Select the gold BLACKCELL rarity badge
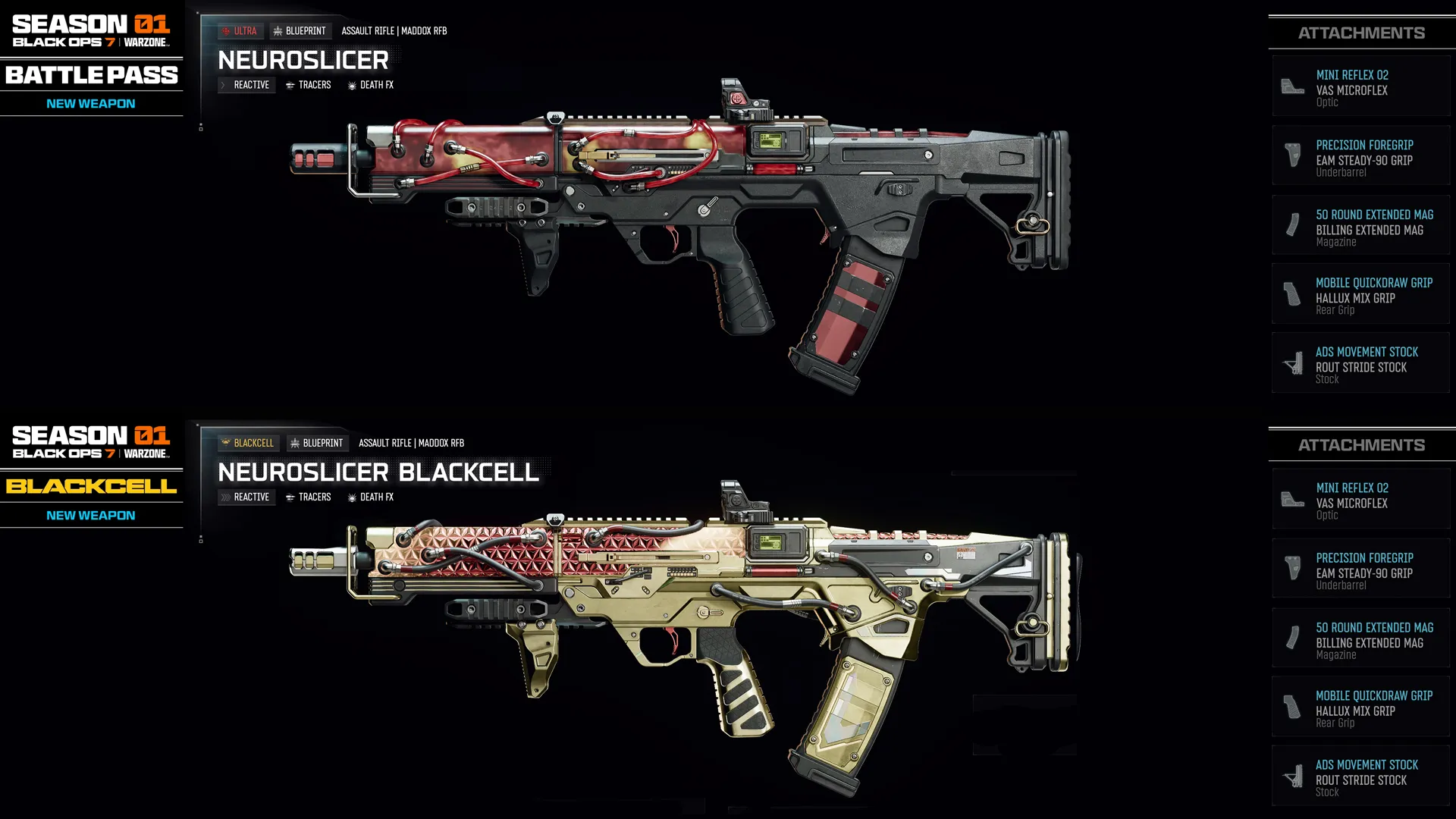 pyautogui.click(x=248, y=443)
